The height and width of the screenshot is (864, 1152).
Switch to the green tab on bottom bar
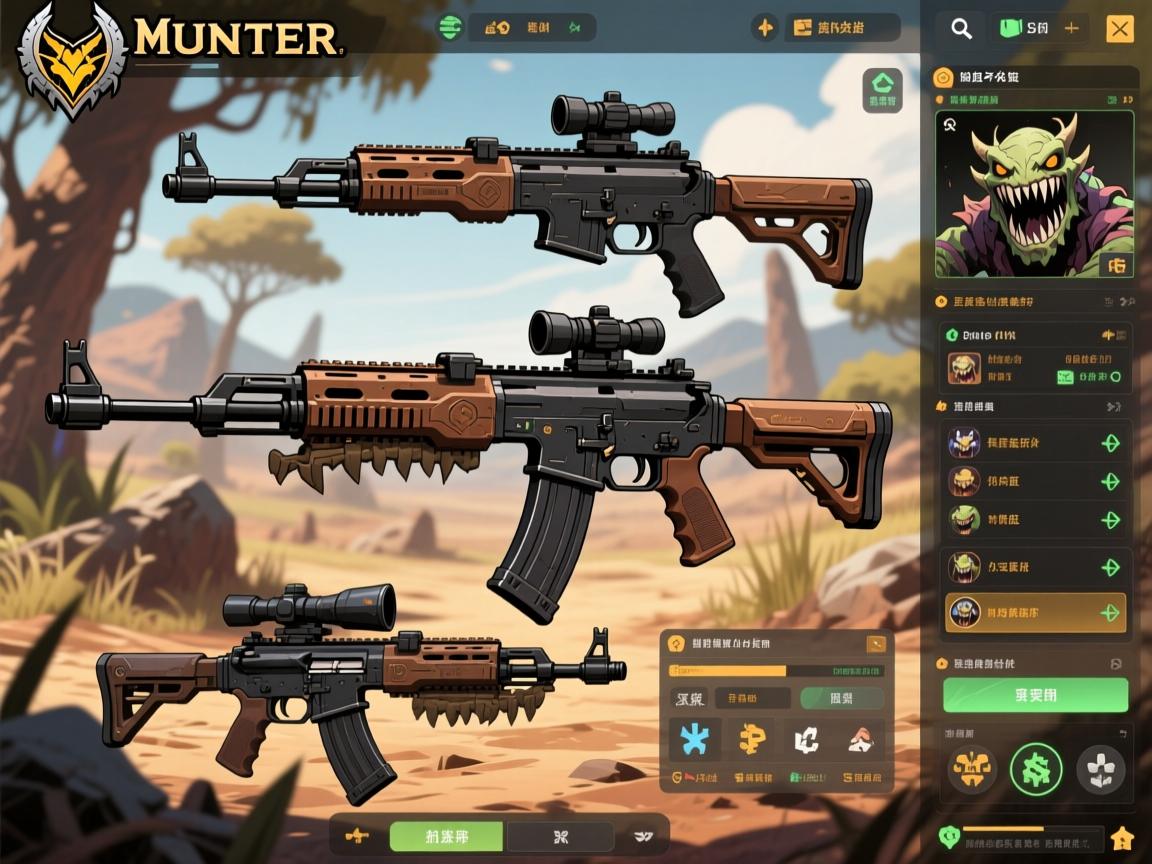pyautogui.click(x=447, y=835)
